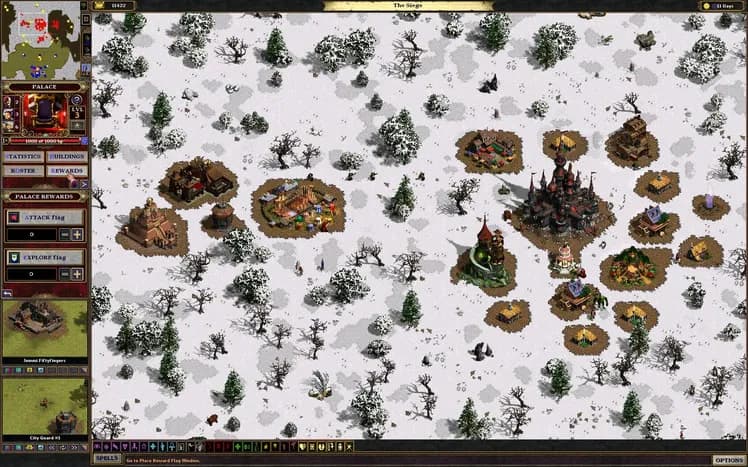Select the Explore Flag reward
The image size is (748, 467).
[x=45, y=257]
